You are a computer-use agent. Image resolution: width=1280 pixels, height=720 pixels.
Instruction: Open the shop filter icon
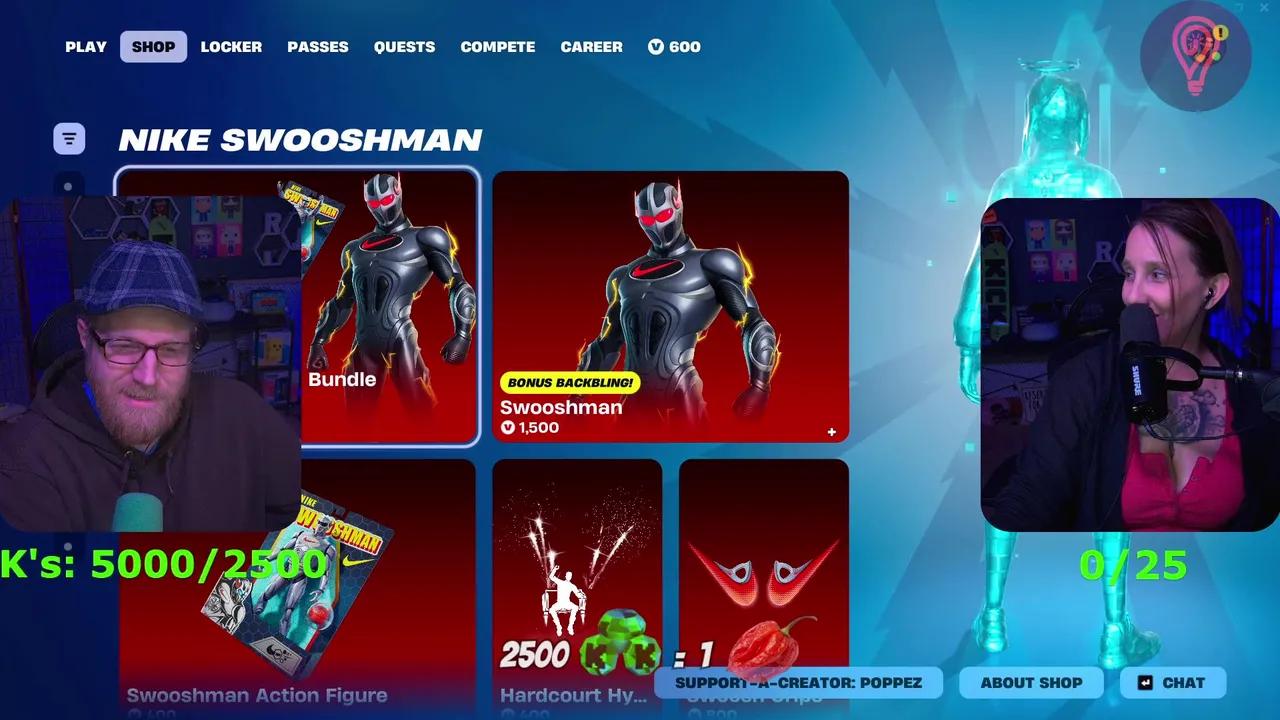point(67,138)
